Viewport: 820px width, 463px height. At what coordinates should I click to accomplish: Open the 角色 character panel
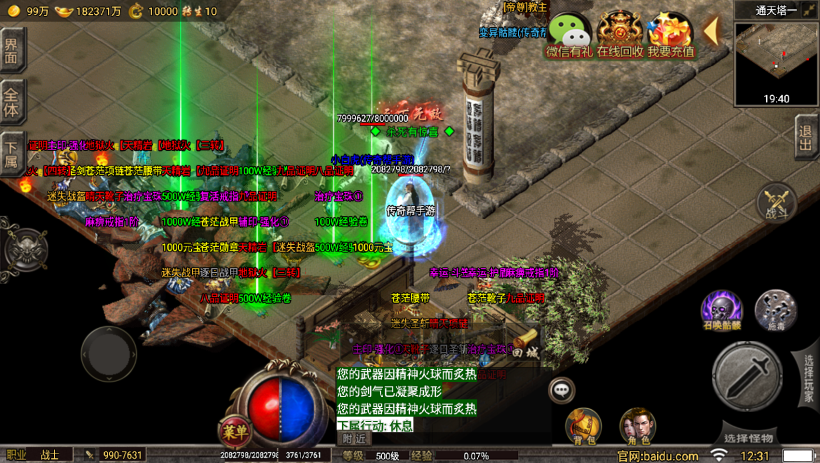(x=637, y=427)
